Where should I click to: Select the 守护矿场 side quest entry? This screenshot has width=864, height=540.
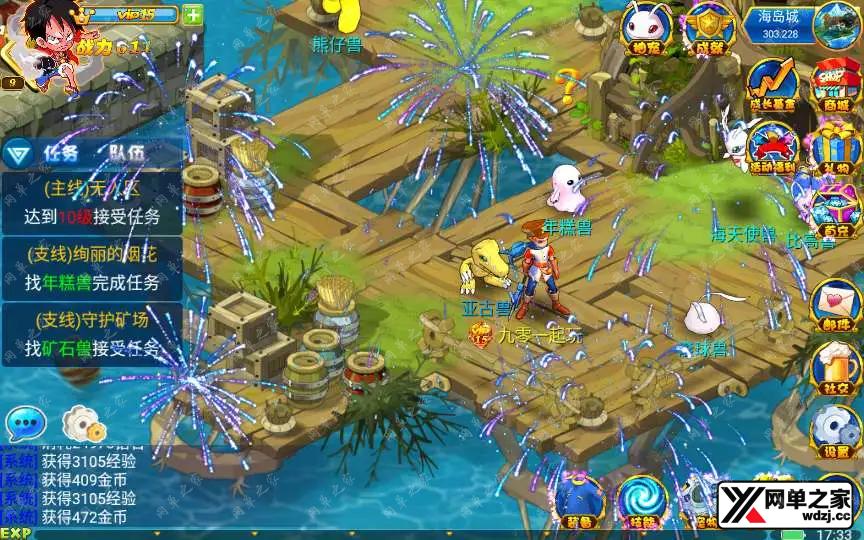tap(92, 334)
